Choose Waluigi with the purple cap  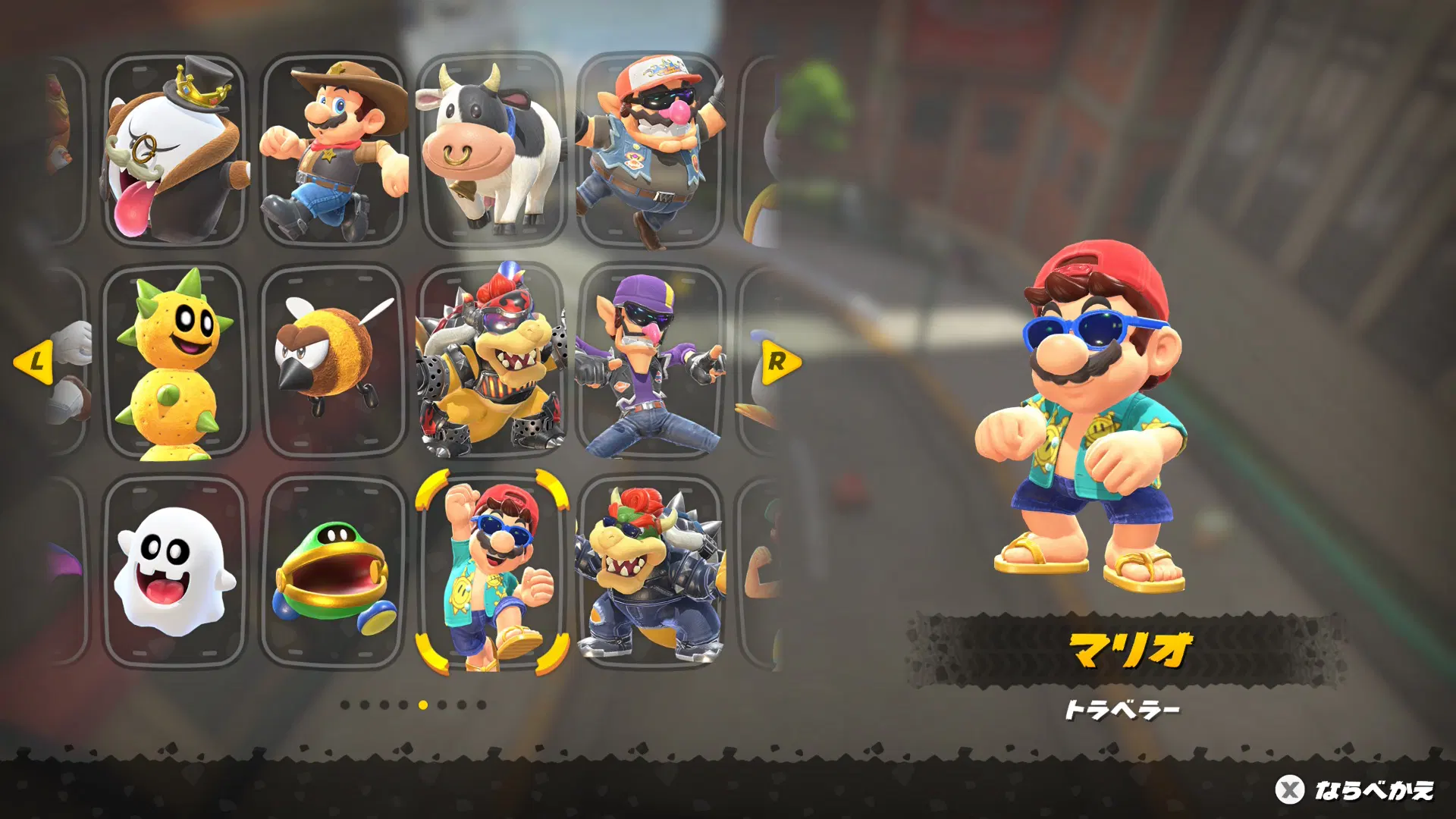click(651, 362)
